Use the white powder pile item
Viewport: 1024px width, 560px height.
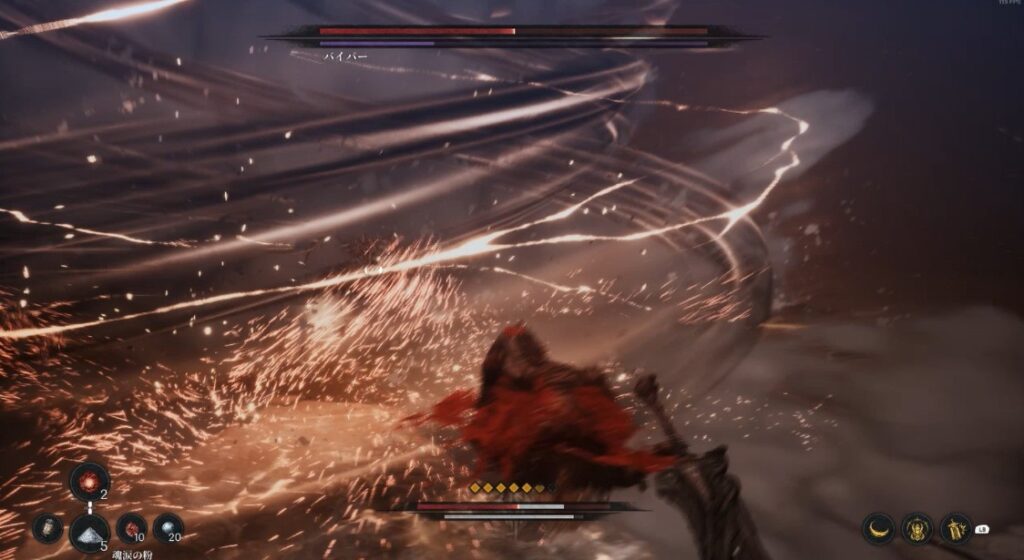pos(89,532)
